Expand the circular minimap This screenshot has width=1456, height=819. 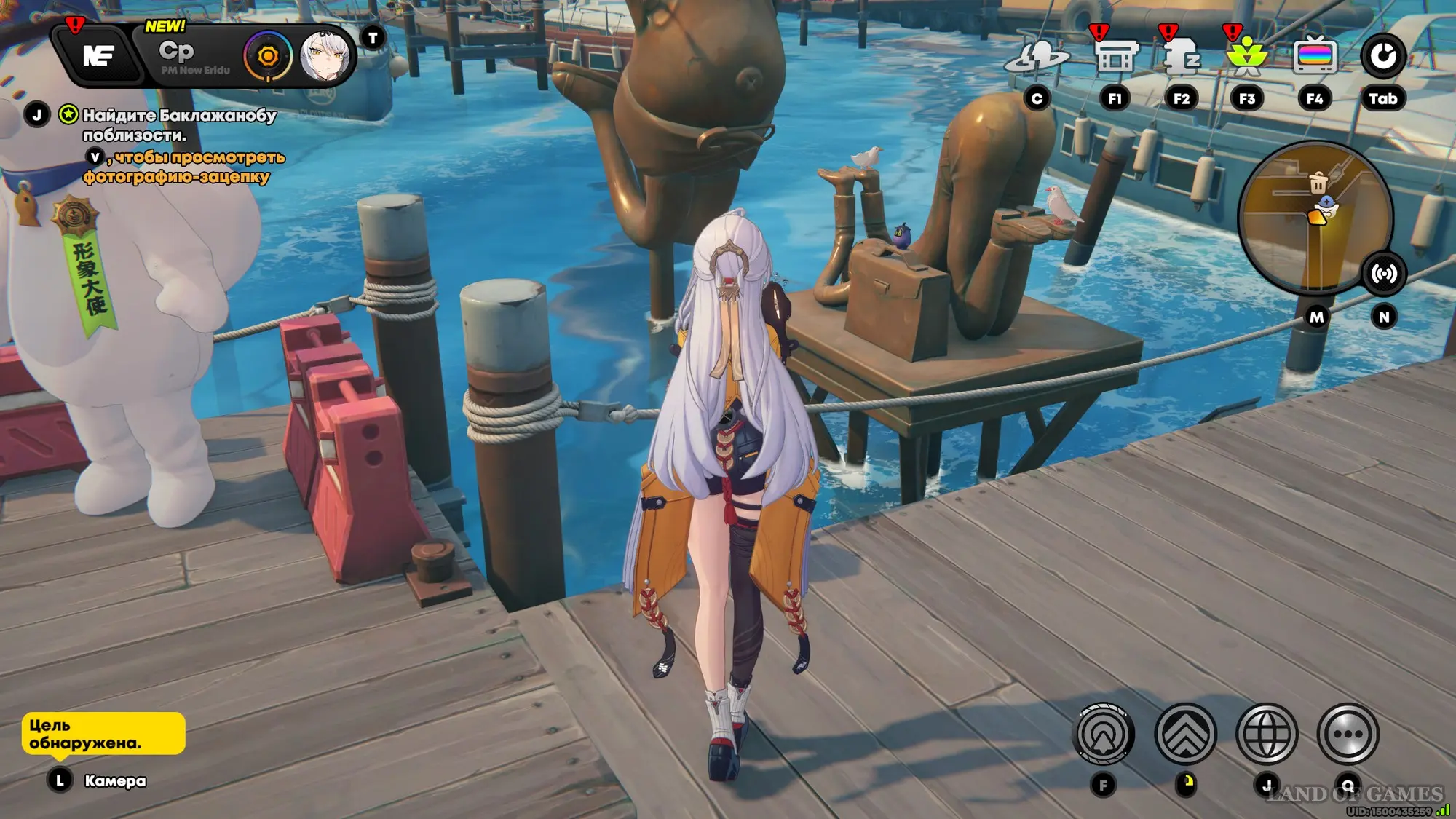point(1315,216)
